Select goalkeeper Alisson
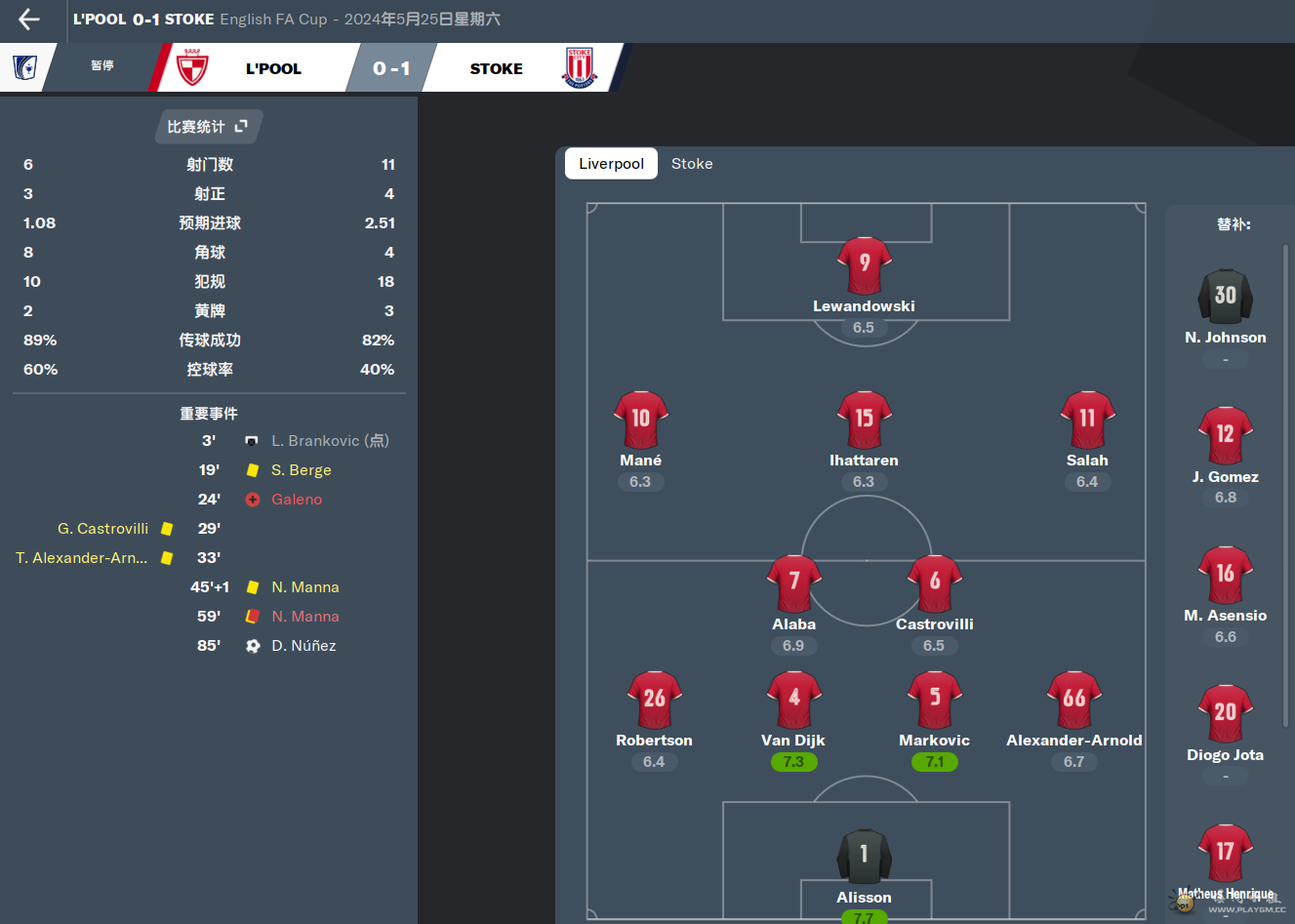 (864, 857)
